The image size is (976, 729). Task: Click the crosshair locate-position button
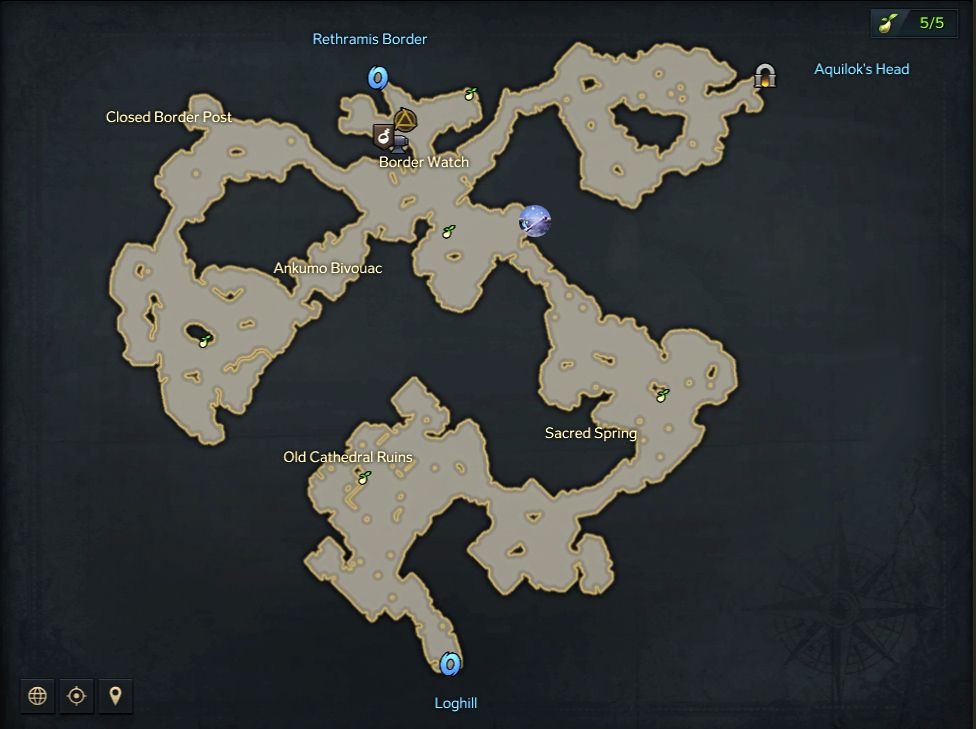click(x=76, y=695)
